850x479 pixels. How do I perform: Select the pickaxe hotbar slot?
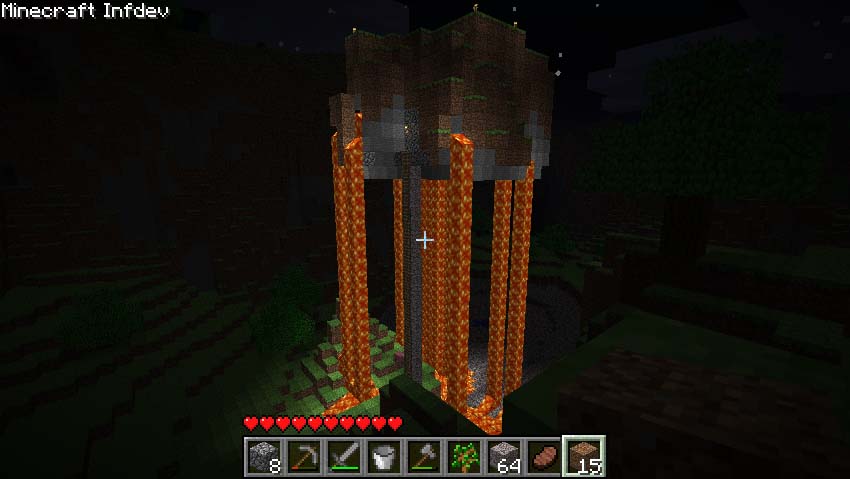click(x=304, y=457)
